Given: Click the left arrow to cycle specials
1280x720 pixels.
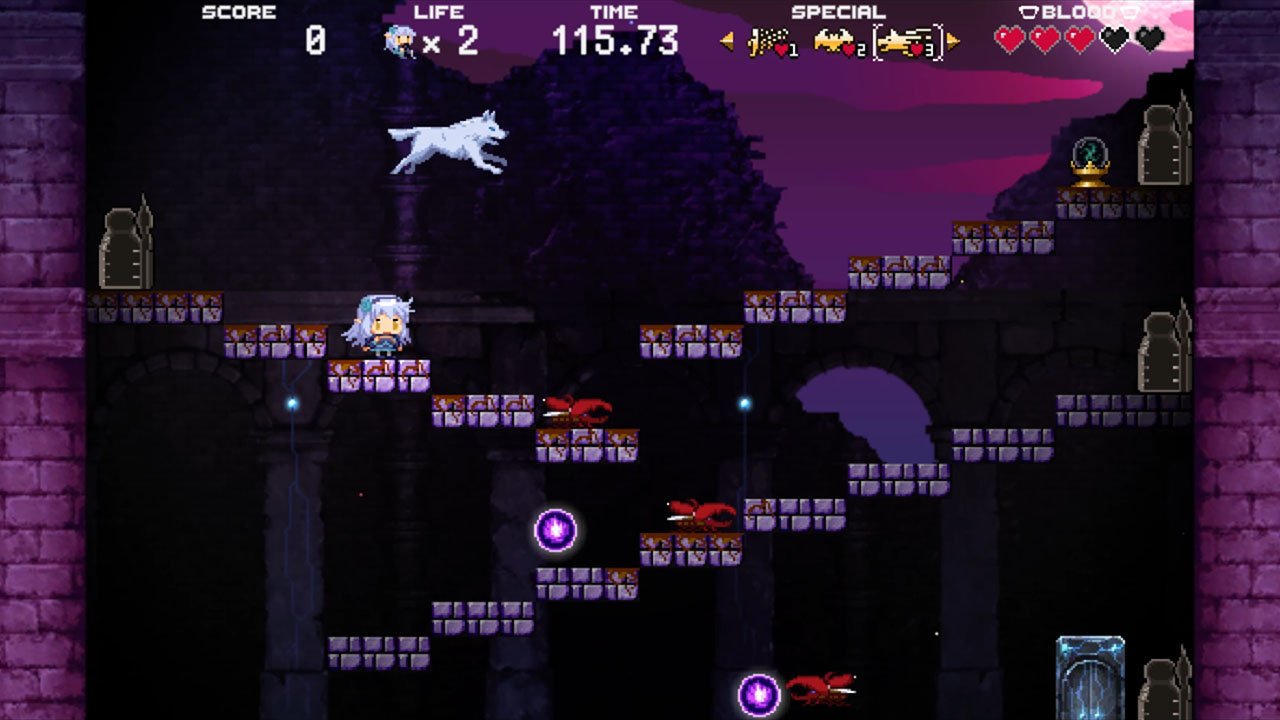Looking at the screenshot, I should [727, 40].
